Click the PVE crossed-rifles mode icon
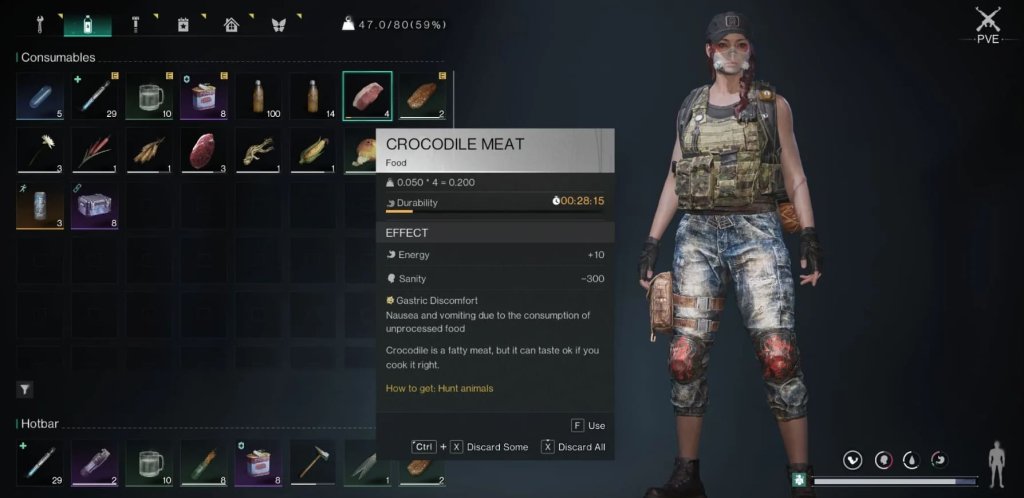This screenshot has height=498, width=1024. 988,20
